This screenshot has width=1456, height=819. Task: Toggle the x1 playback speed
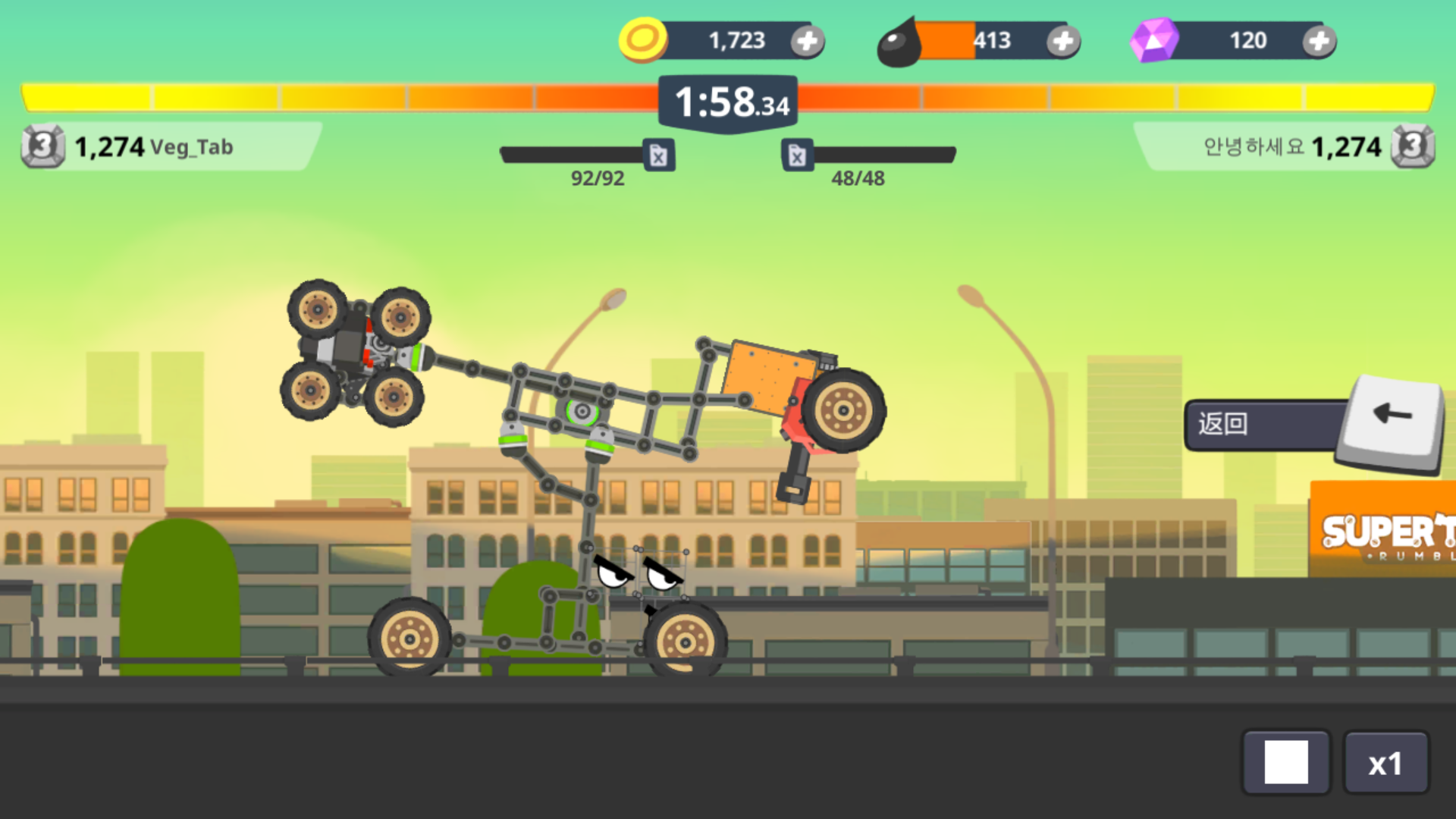pos(1386,761)
